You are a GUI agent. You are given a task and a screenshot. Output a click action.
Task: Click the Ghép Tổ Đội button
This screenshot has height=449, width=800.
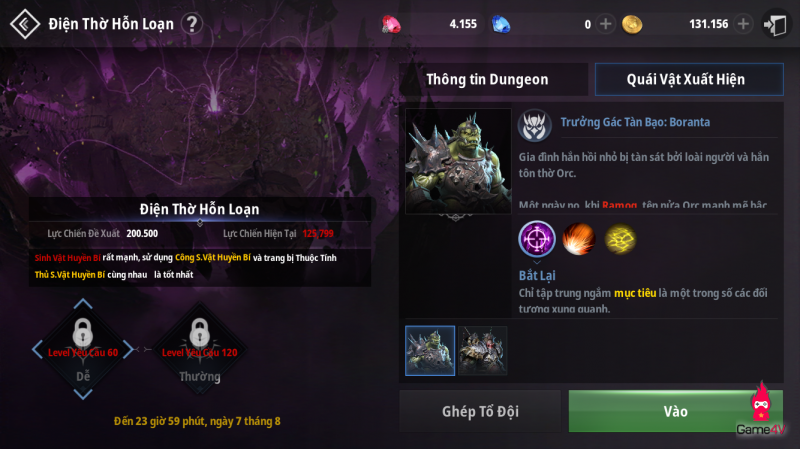point(480,411)
